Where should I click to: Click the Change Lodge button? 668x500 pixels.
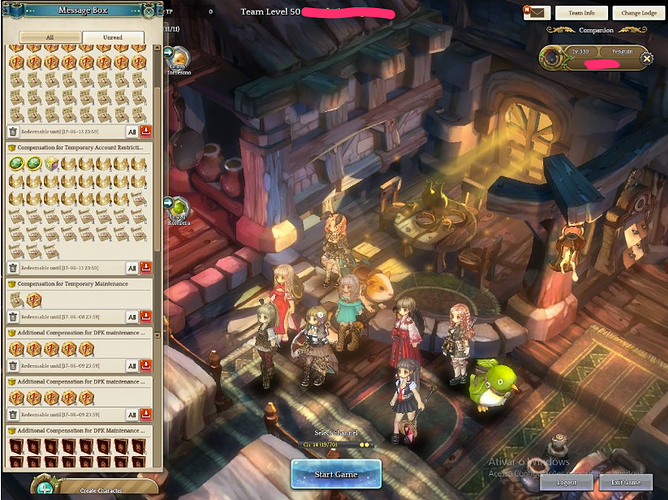(x=637, y=13)
